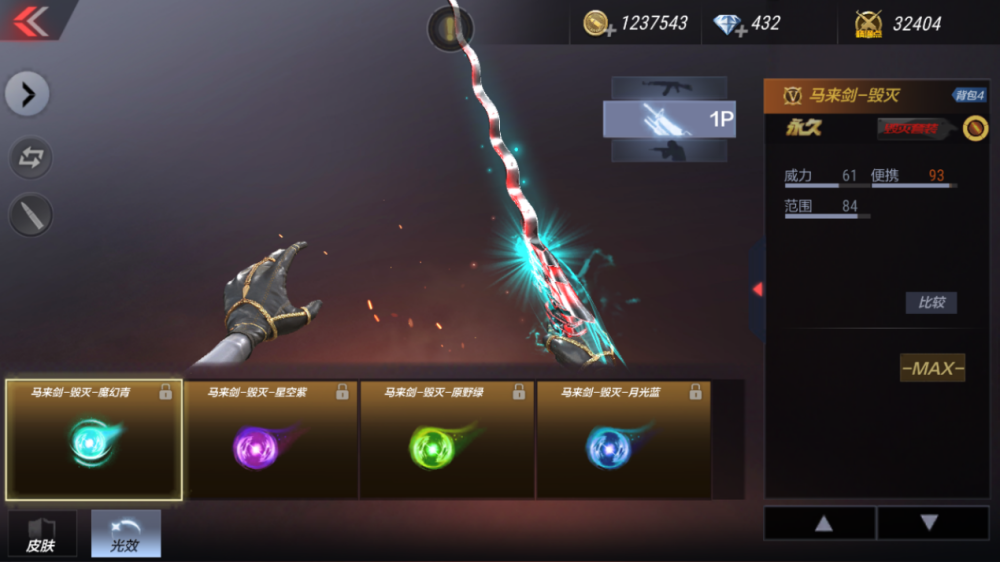Click the MAX button

tap(932, 368)
